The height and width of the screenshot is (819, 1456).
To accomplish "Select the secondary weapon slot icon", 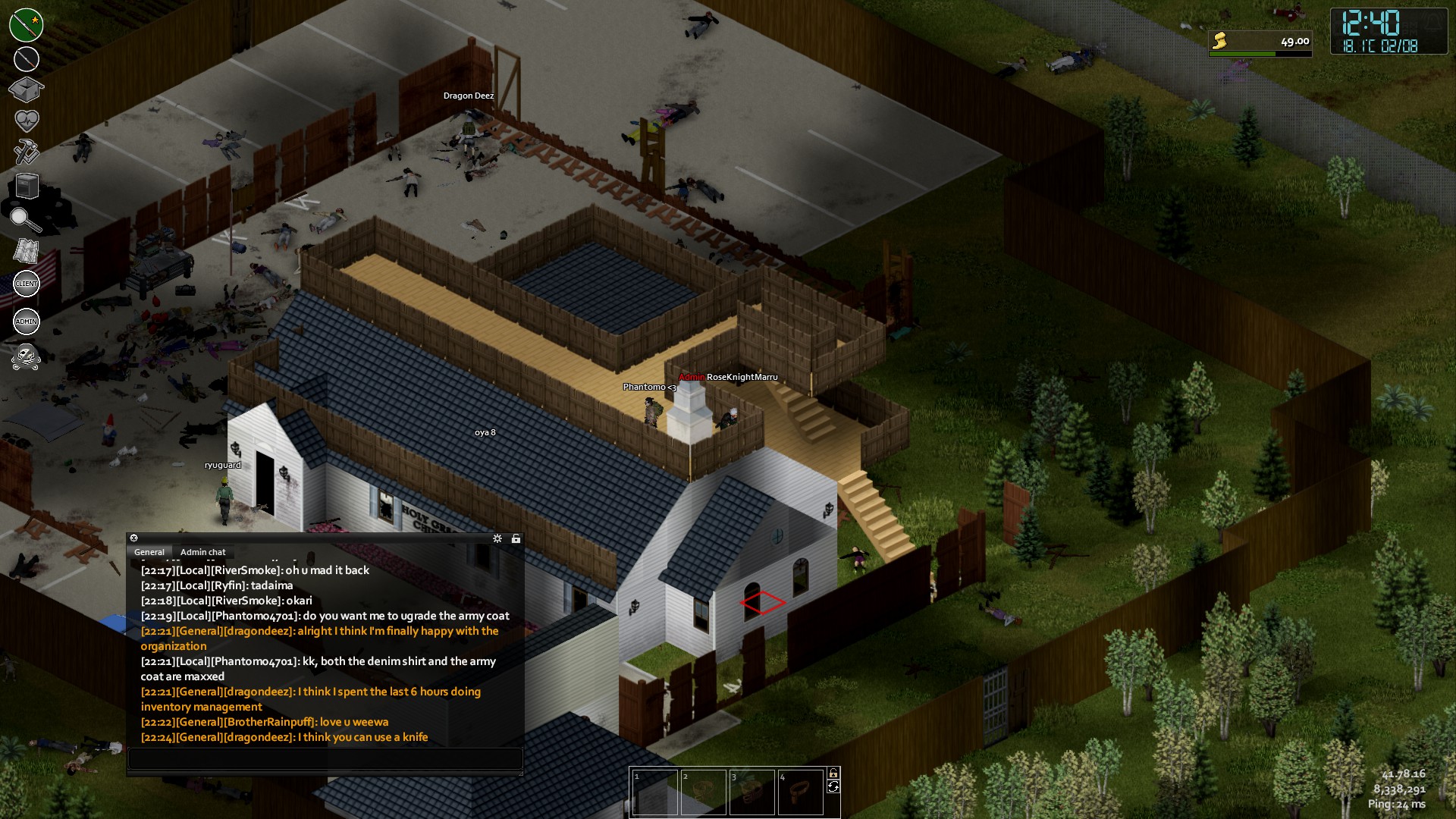I will (27, 59).
